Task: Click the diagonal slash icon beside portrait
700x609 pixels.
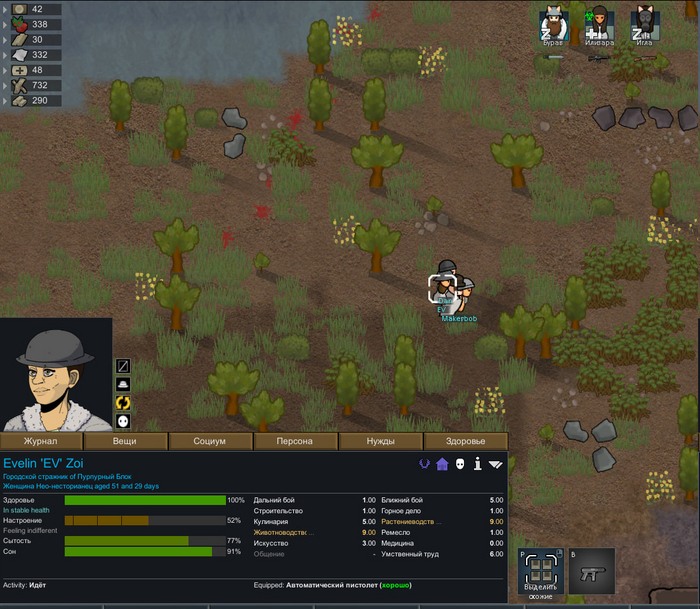Action: pos(123,366)
